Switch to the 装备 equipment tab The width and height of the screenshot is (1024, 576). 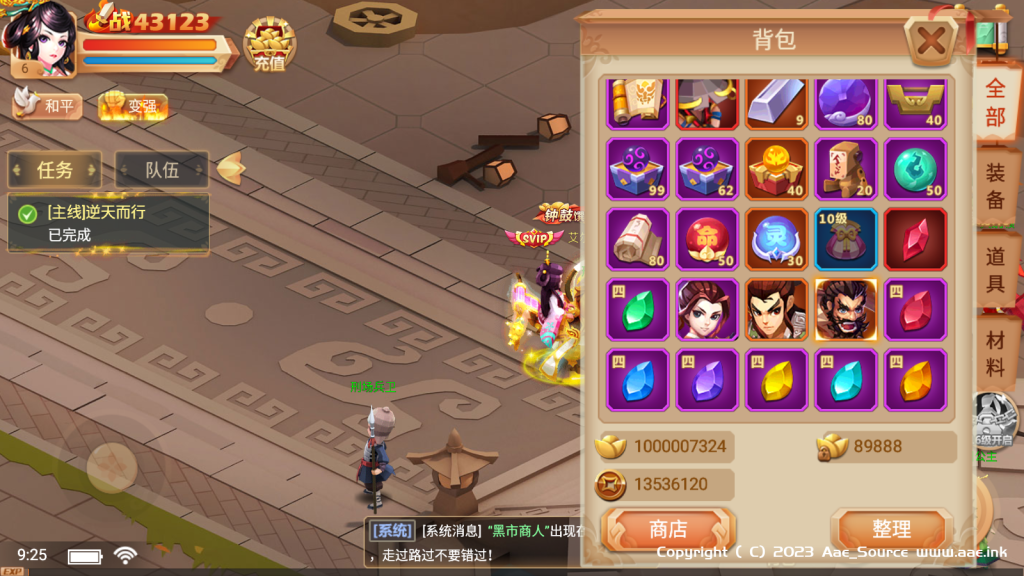tap(995, 187)
